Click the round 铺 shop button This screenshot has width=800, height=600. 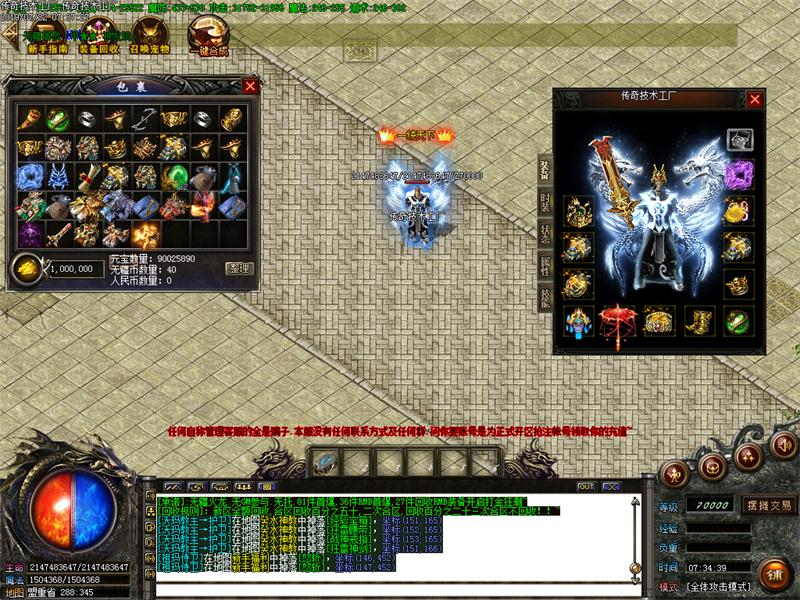tap(774, 577)
